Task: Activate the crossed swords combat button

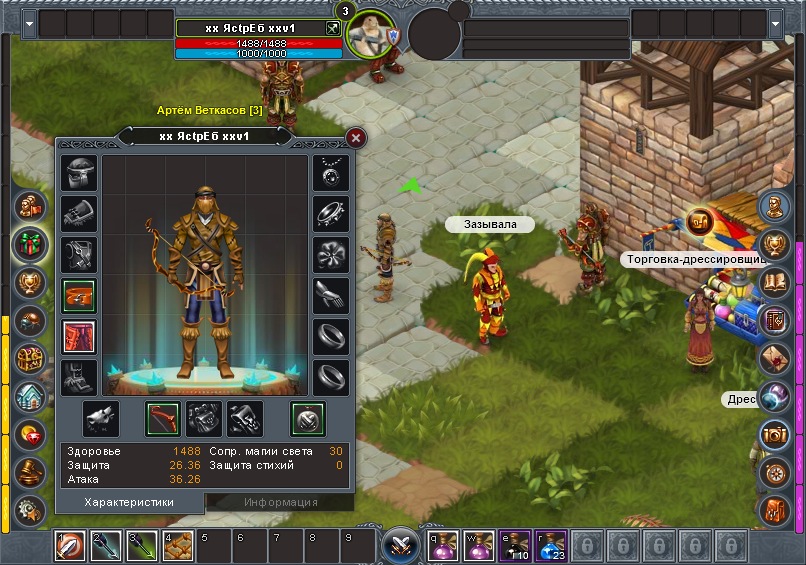Action: [x=402, y=546]
